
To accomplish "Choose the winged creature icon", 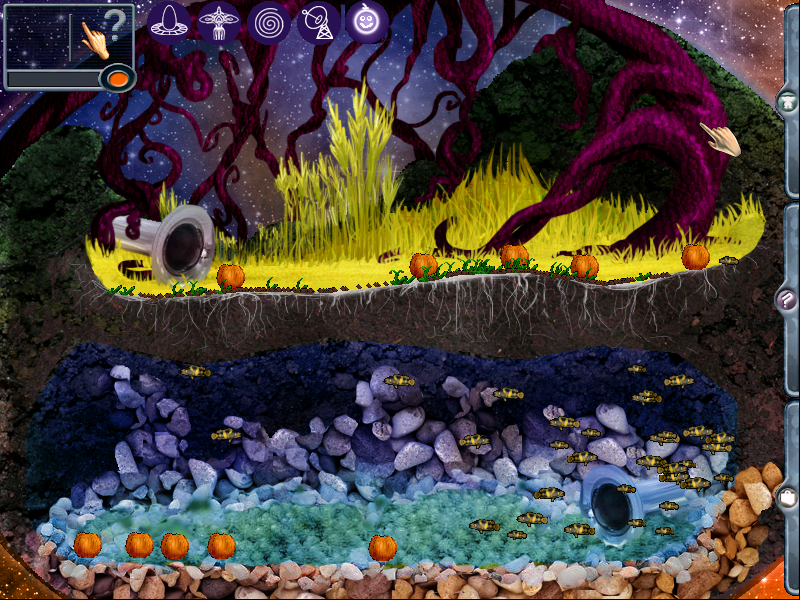I will click(218, 21).
